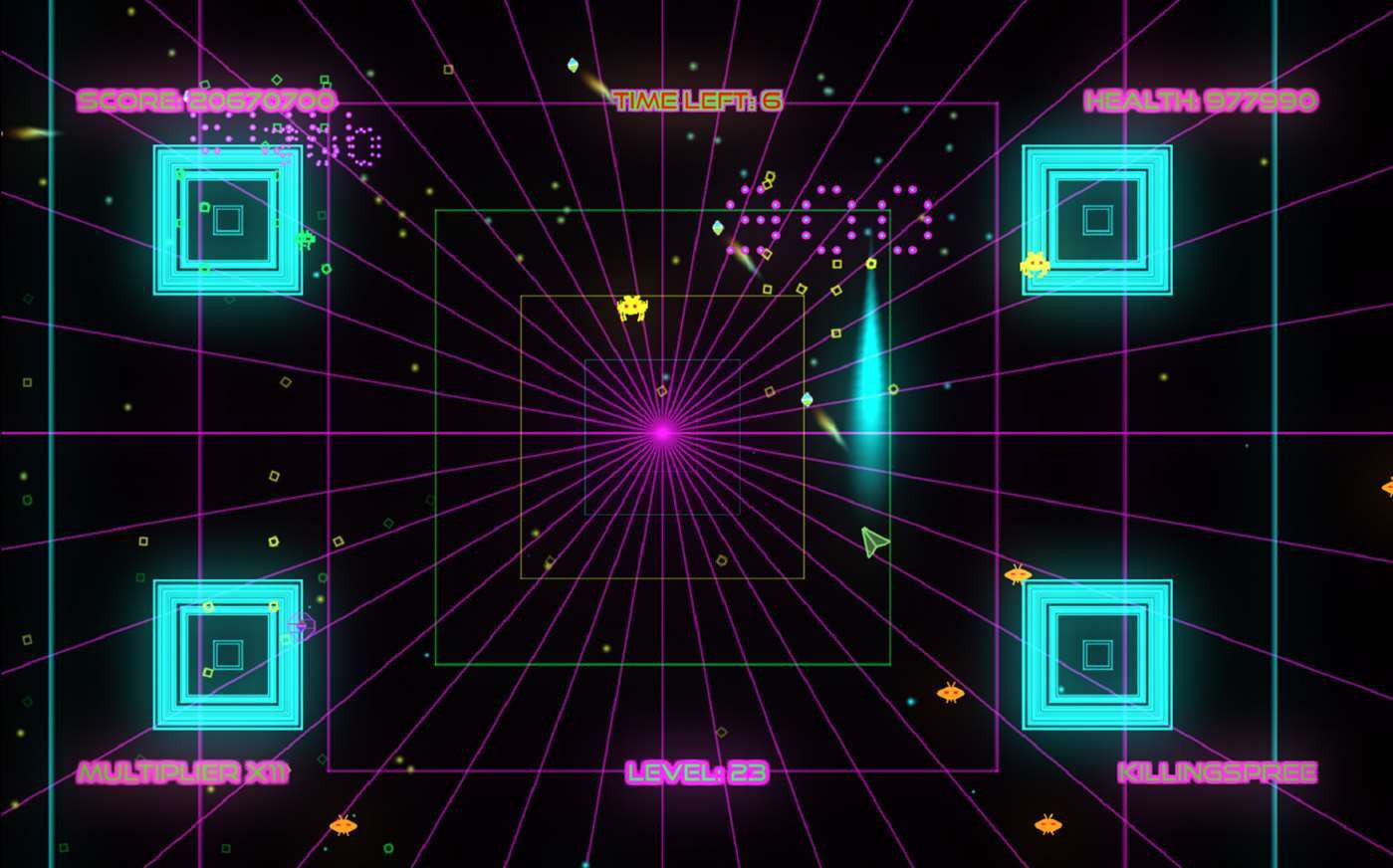
Task: Click the LEVEL: 23 label
Action: (695, 771)
